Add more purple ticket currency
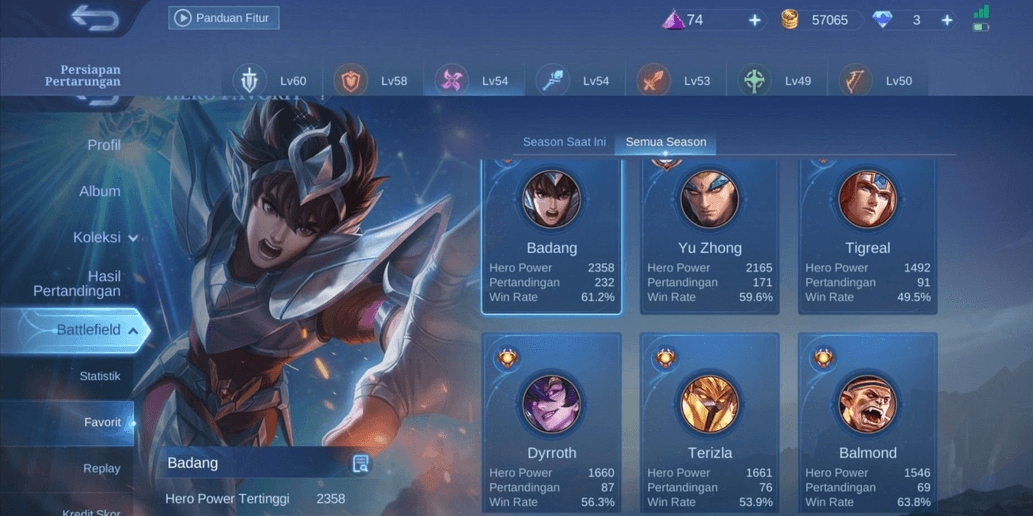Image resolution: width=1033 pixels, height=516 pixels. [x=755, y=20]
